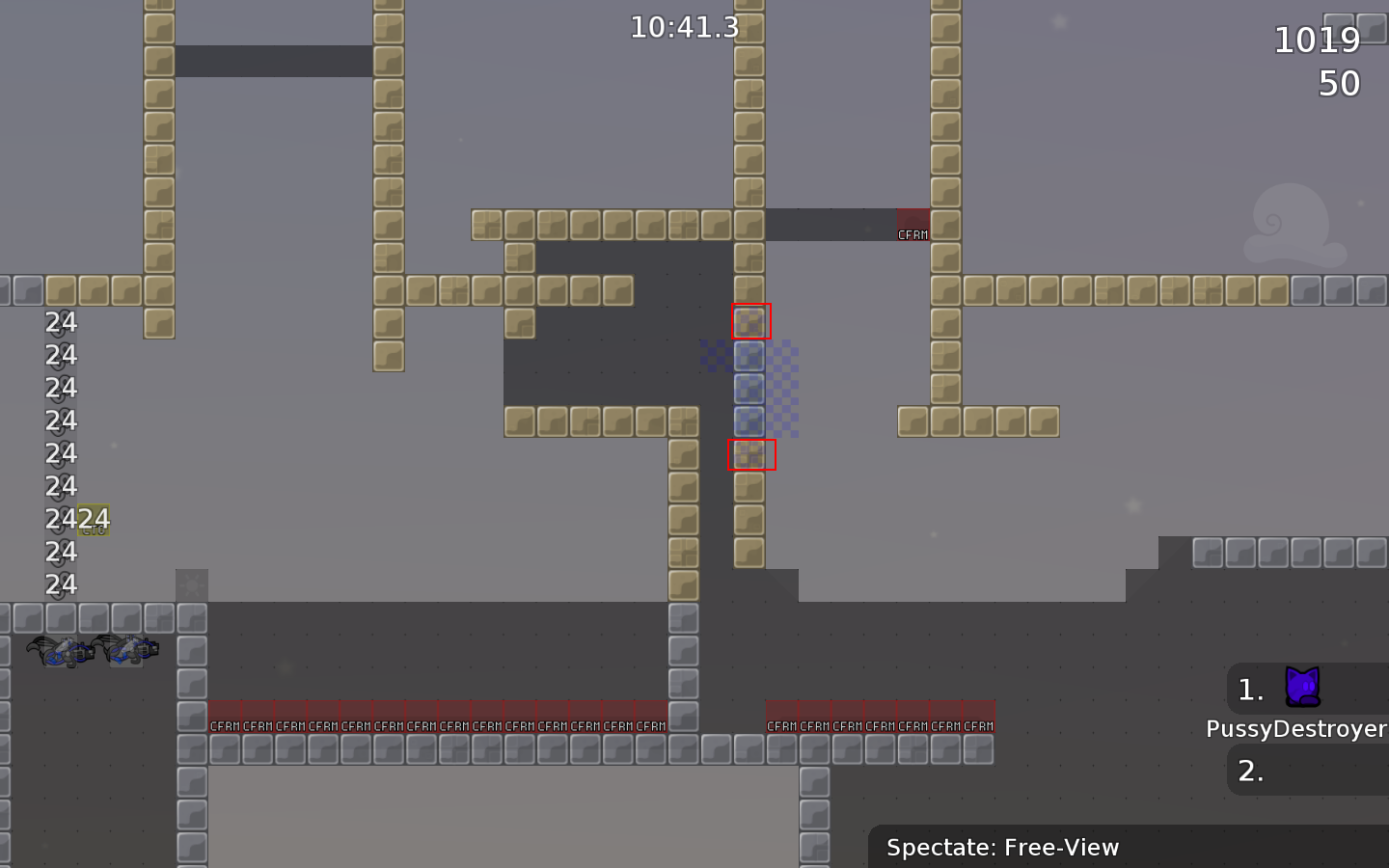Click the race timer reading 10:41.3
1389x868 pixels.
[x=684, y=28]
